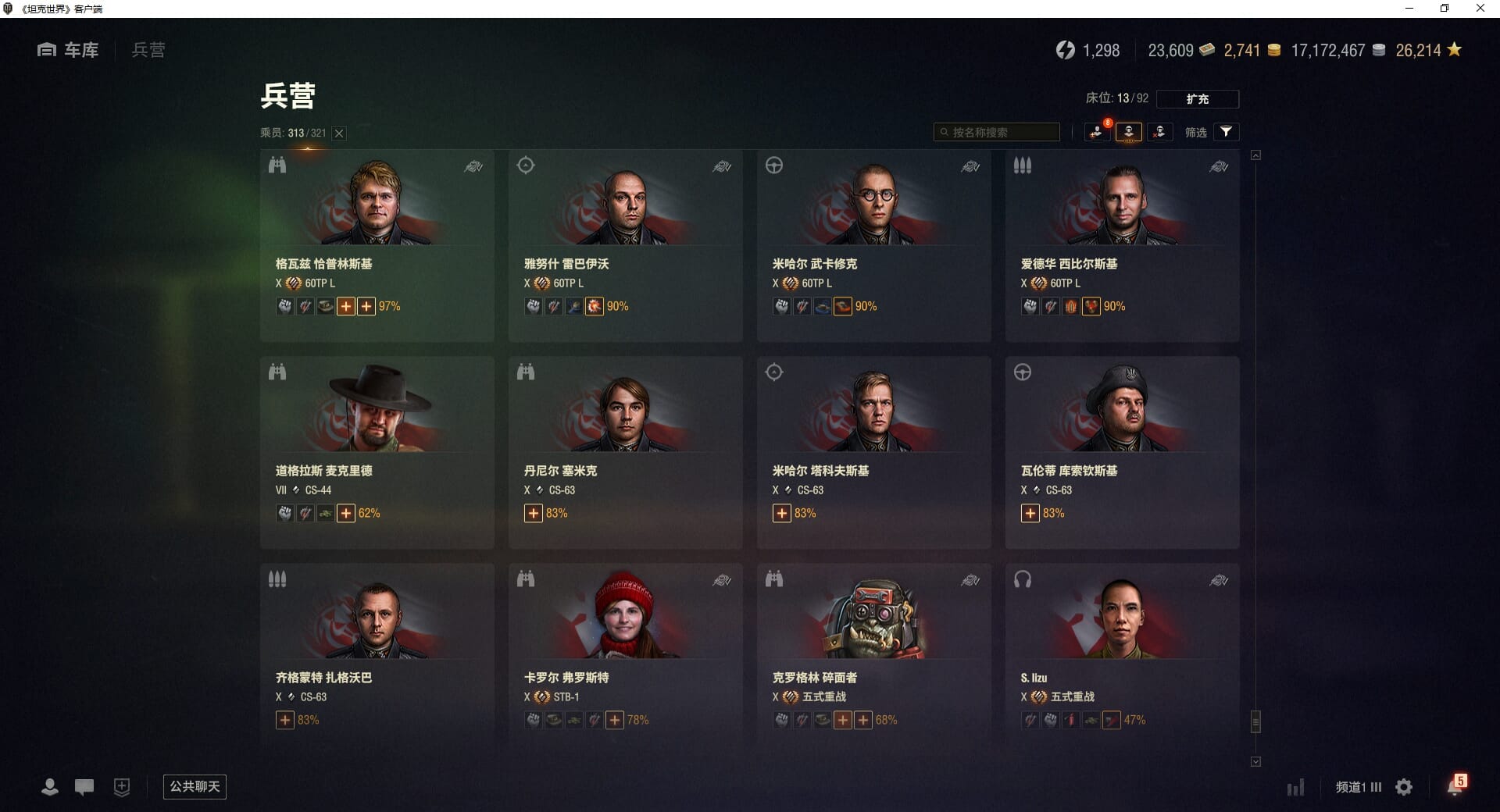
Task: Open the 筛选 funnel filter button
Action: 1226,132
